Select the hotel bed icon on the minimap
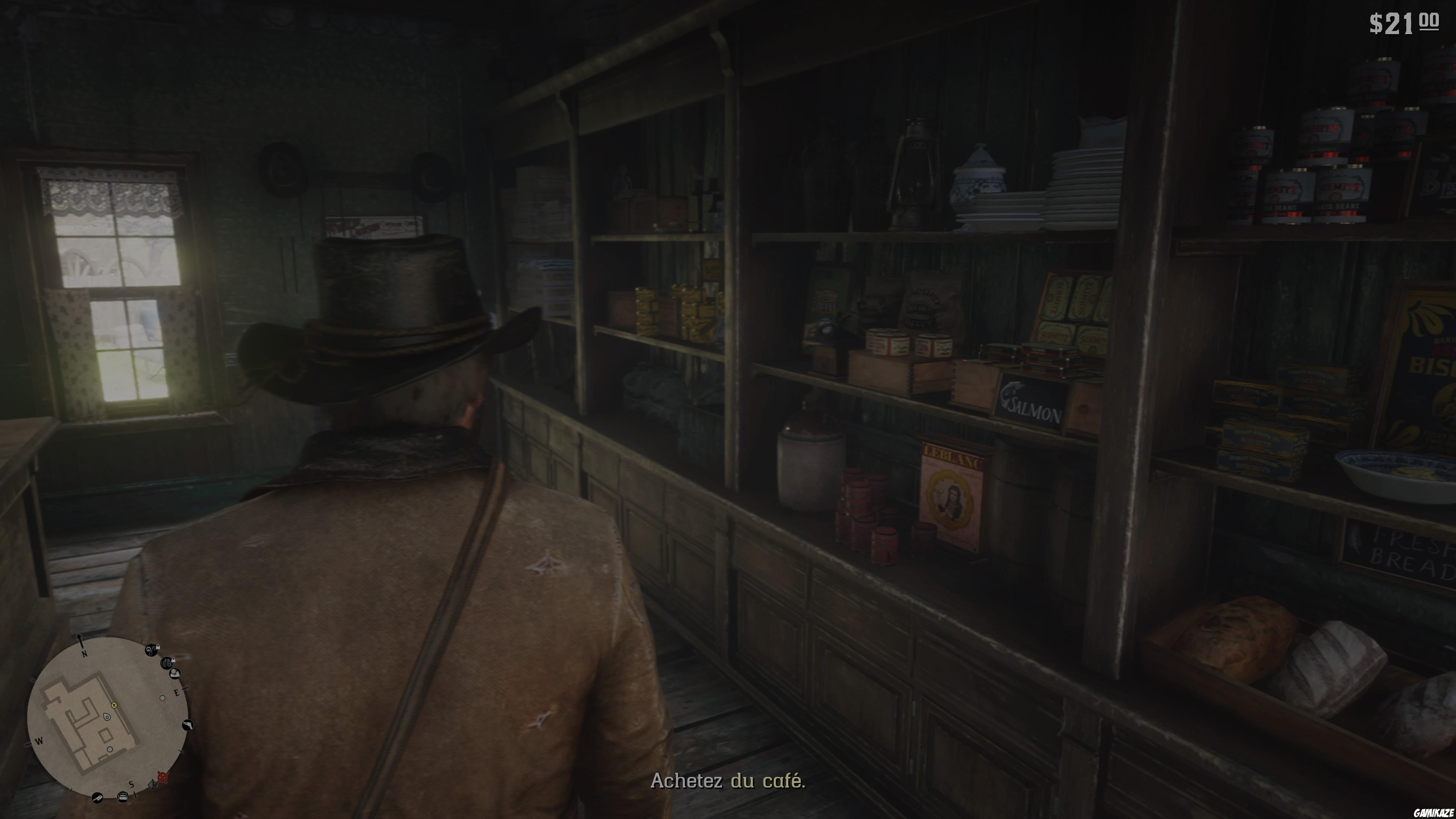This screenshot has height=819, width=1456. point(124,797)
